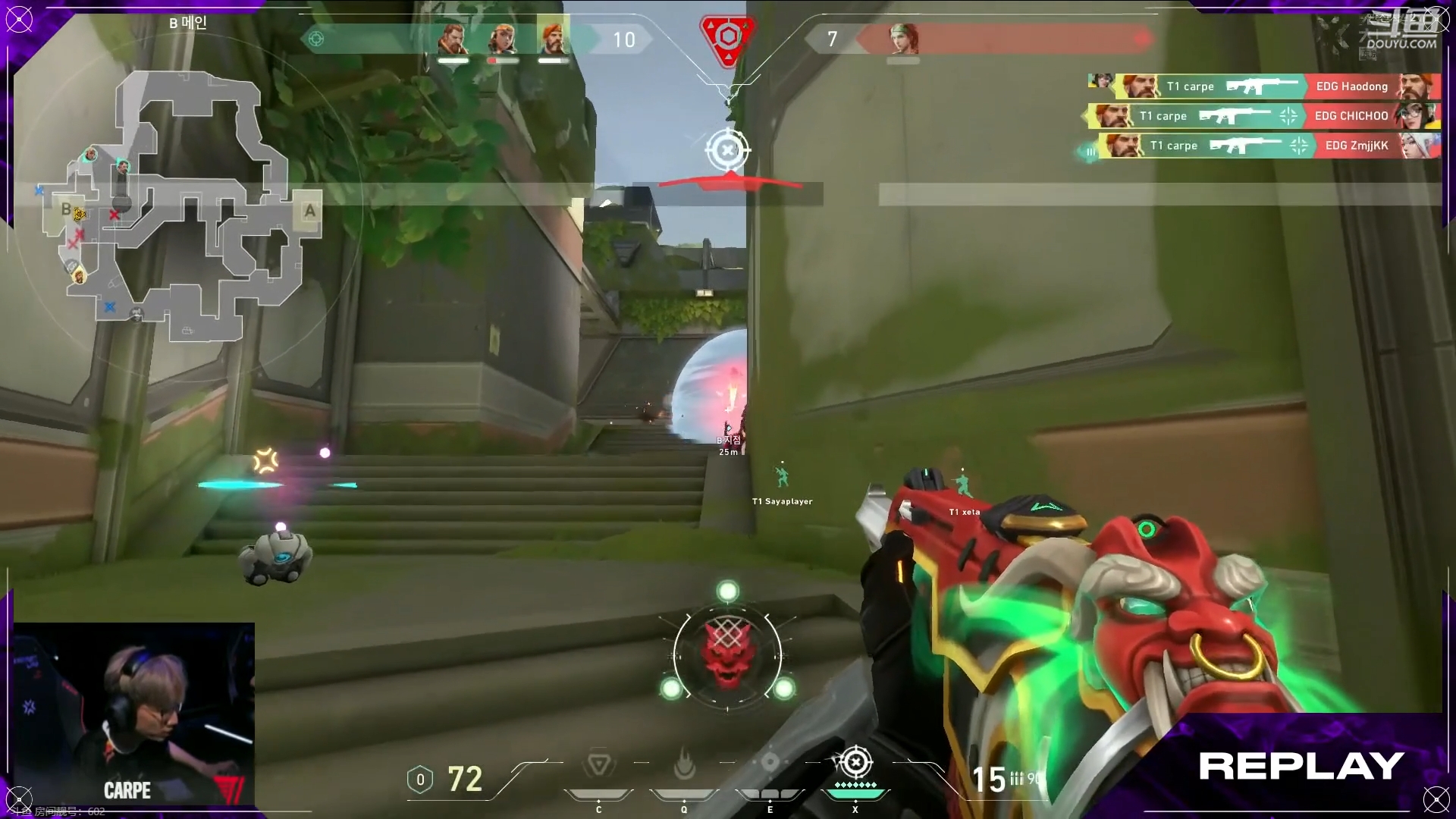This screenshot has width=1456, height=819.
Task: Activate the Stim Beacon ability icon (C)
Action: (598, 765)
